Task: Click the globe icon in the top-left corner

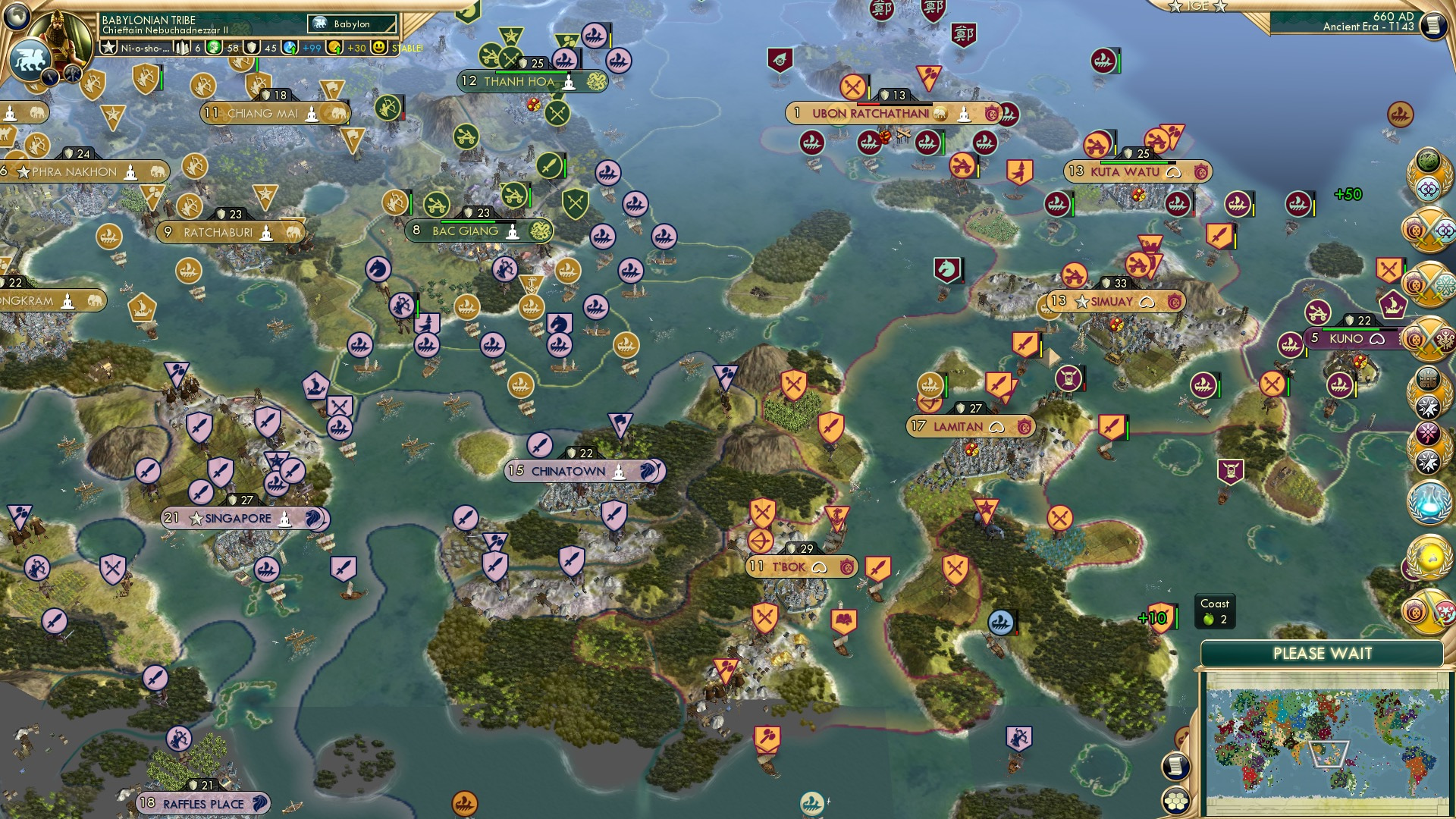Action: pos(17,17)
